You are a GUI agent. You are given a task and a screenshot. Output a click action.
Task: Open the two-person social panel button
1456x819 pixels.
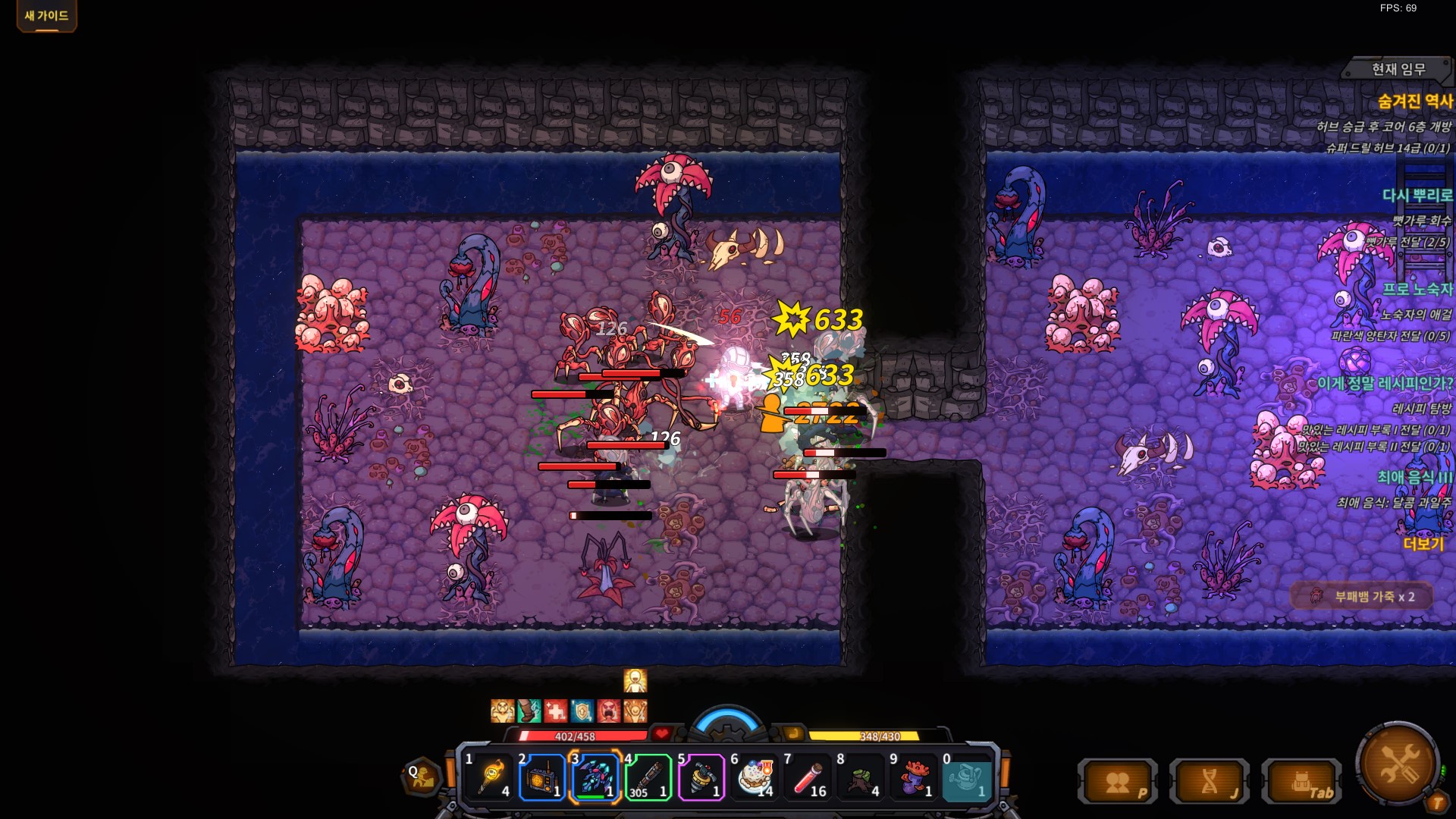tap(1117, 782)
